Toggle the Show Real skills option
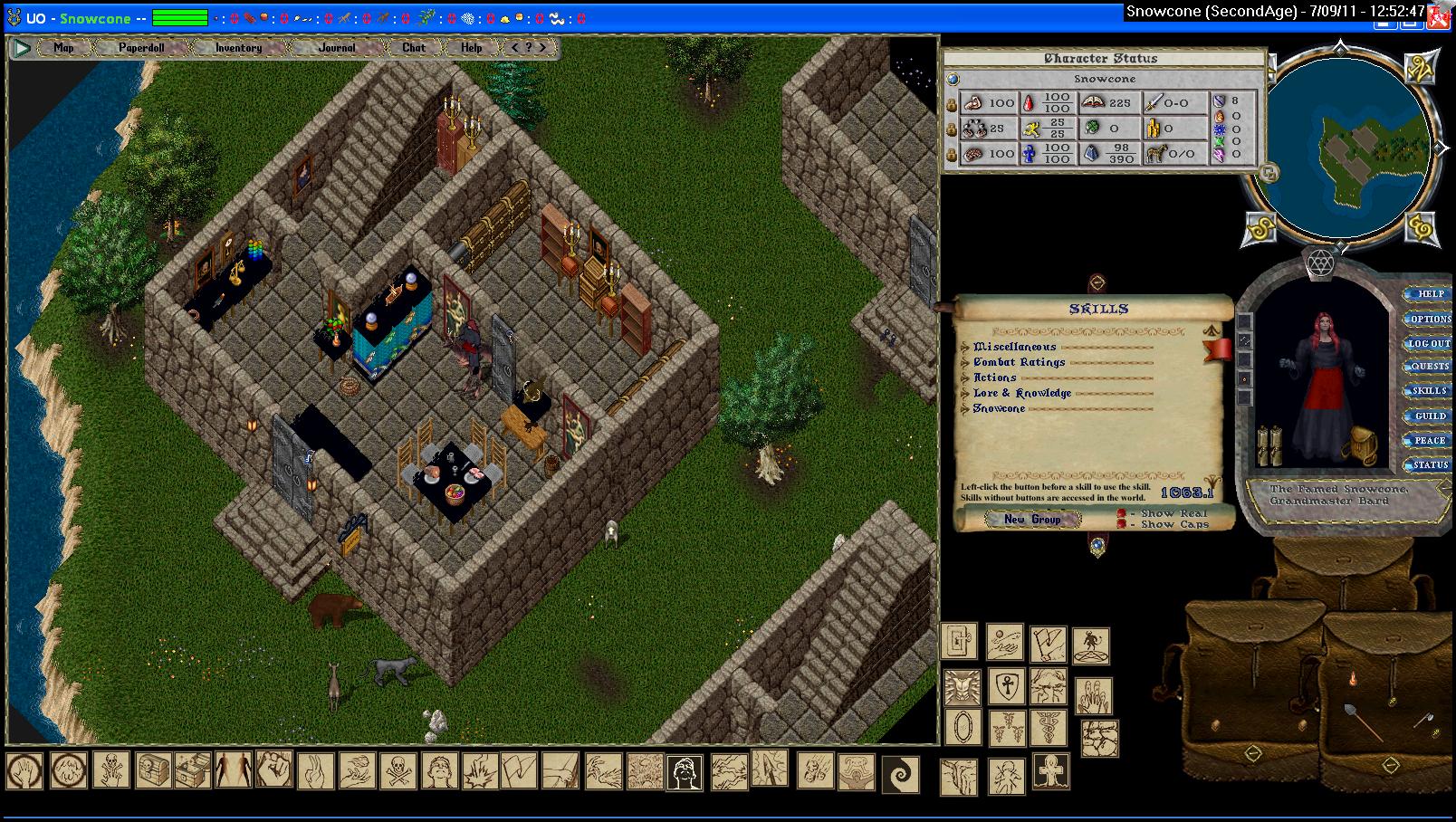The width and height of the screenshot is (1456, 822). point(1122,513)
